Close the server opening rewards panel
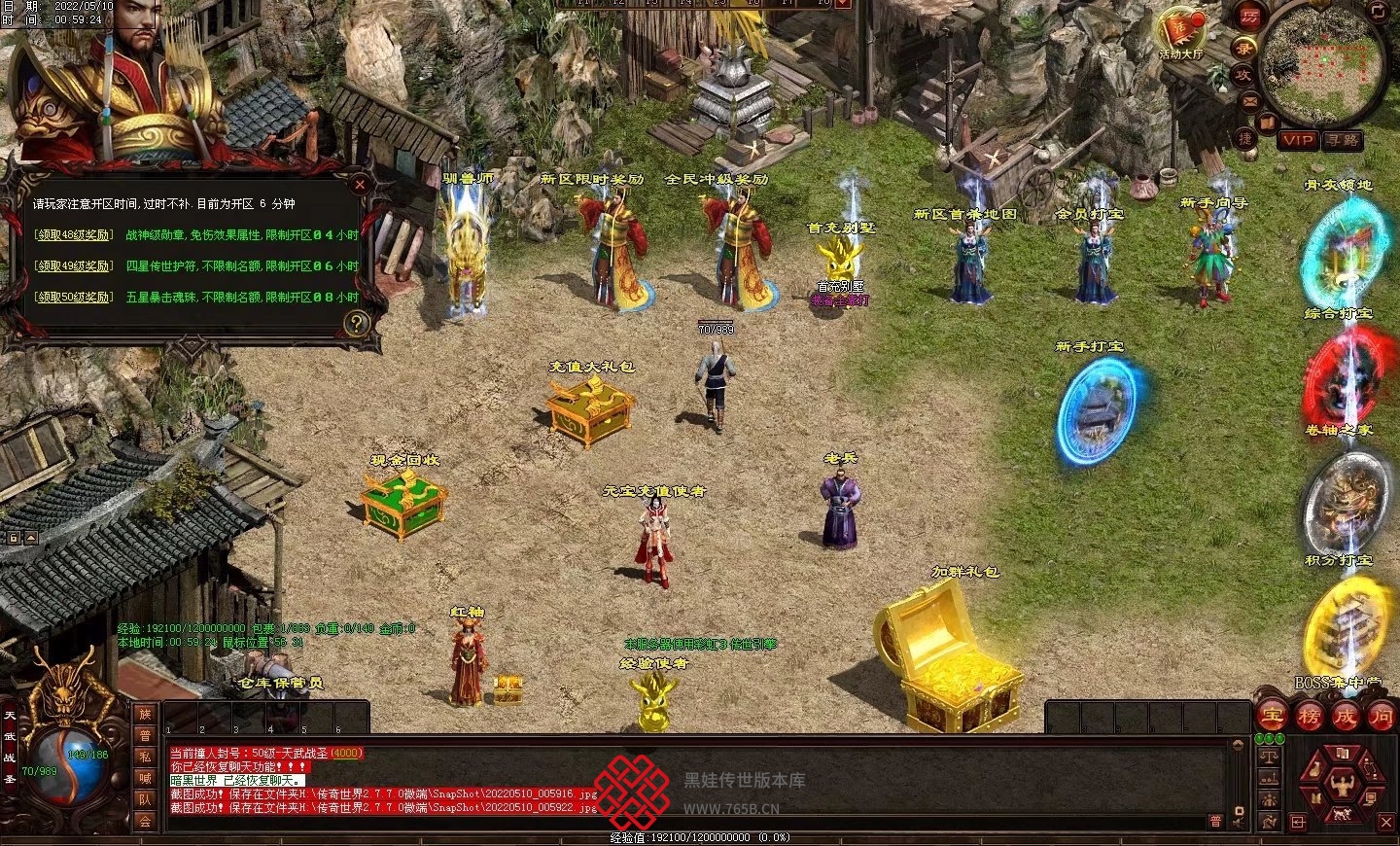The height and width of the screenshot is (846, 1400). coord(360,184)
